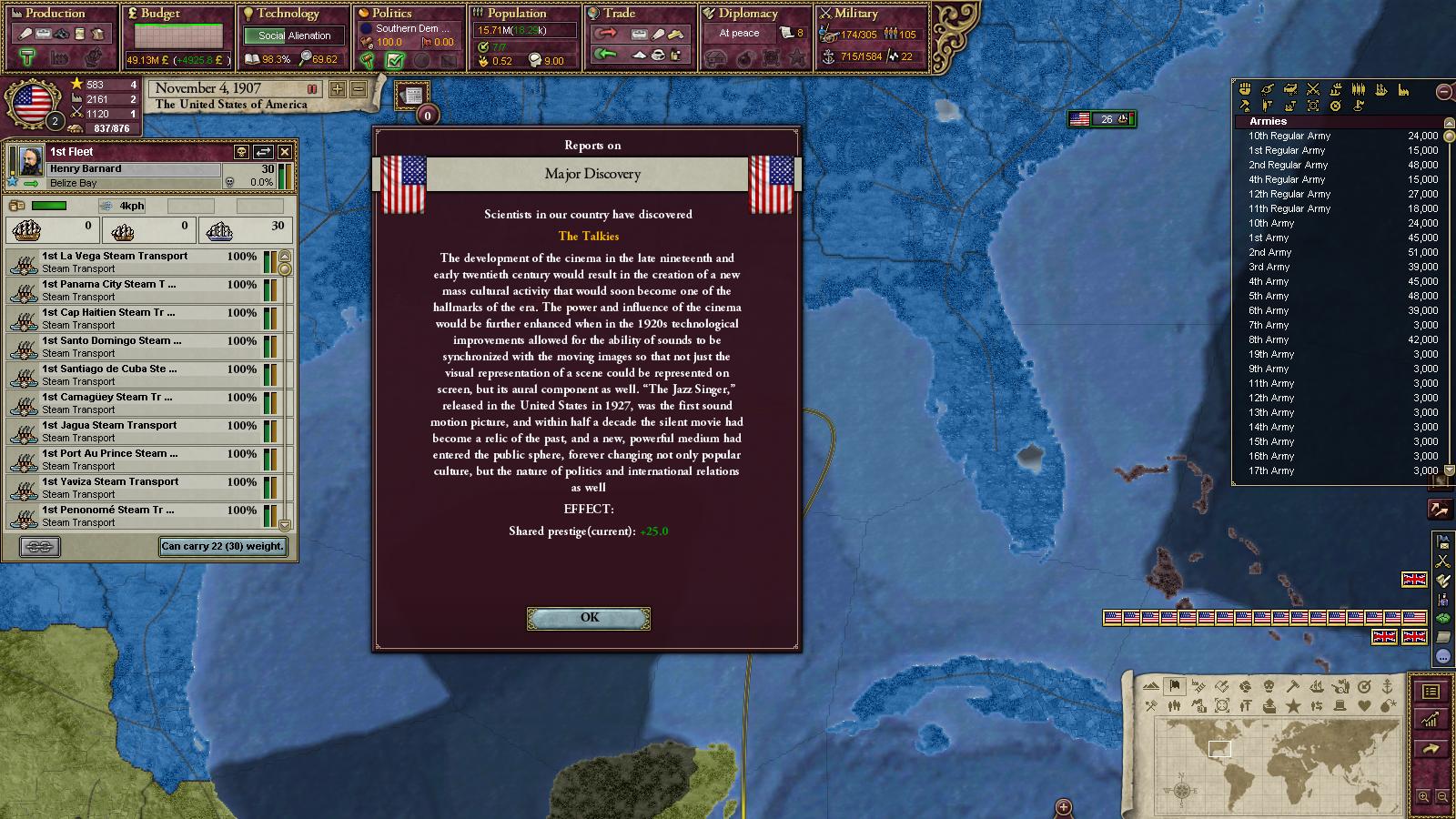Image resolution: width=1456 pixels, height=819 pixels.
Task: Open the Trade panel
Action: pos(619,14)
